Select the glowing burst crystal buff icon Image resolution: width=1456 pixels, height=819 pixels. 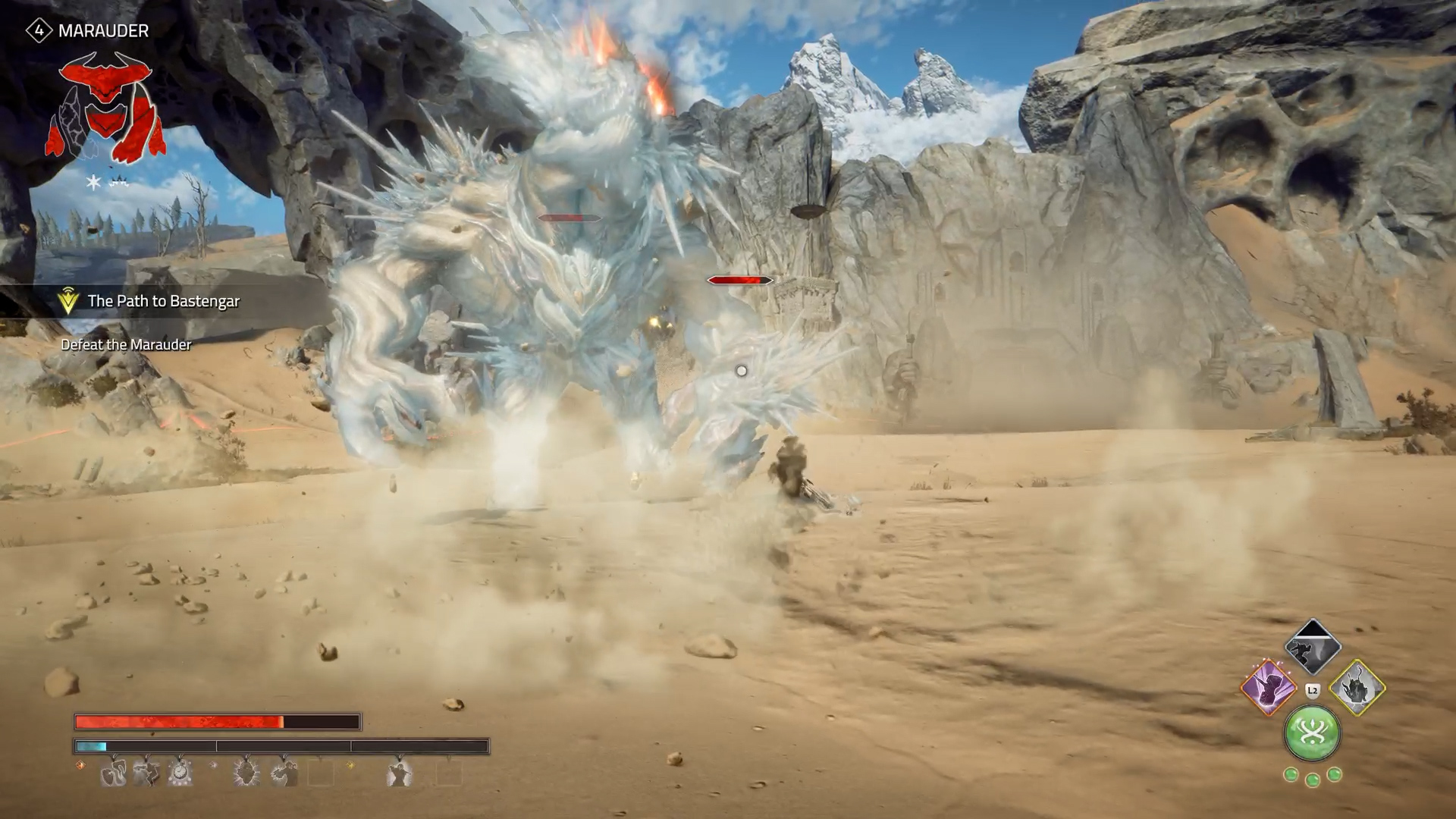tap(246, 773)
